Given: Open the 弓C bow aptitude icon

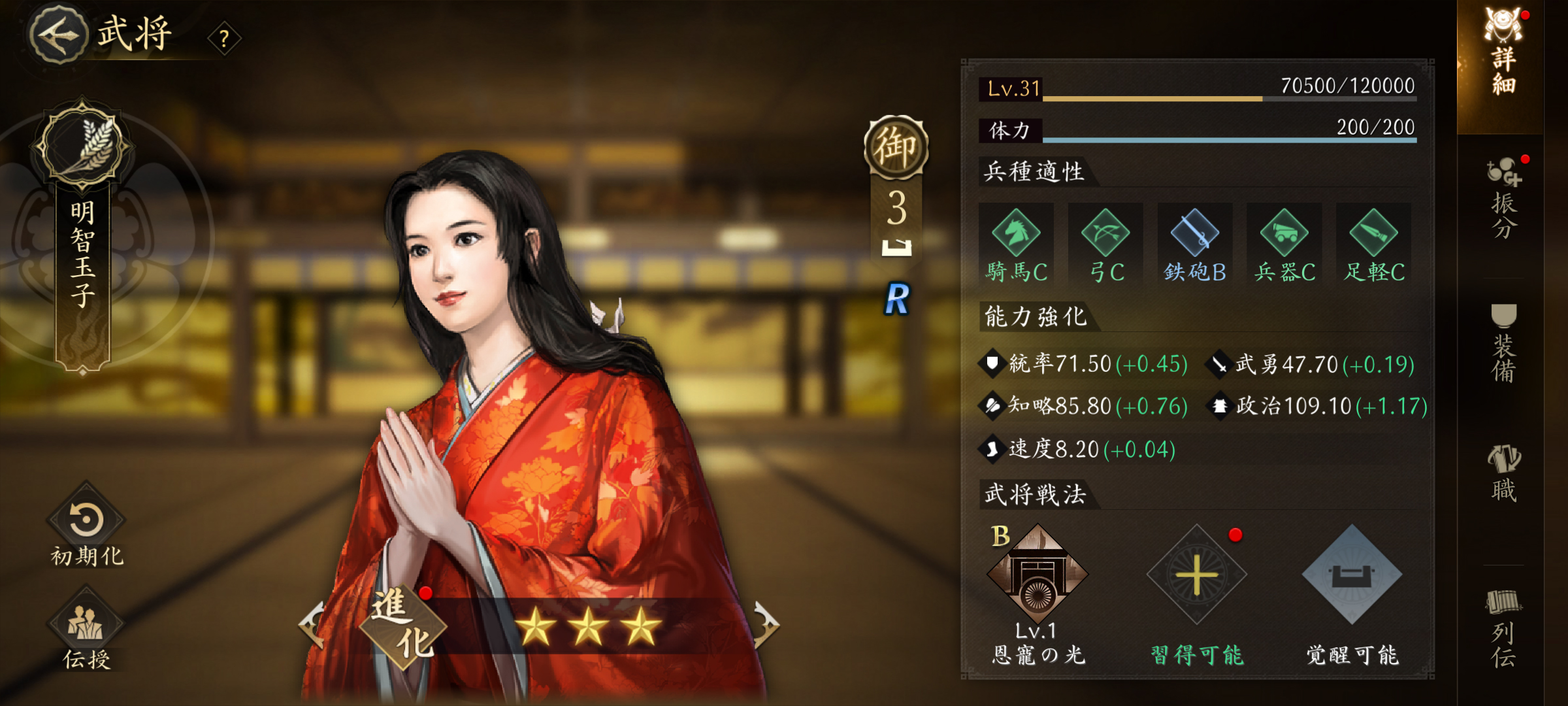Looking at the screenshot, I should tap(1106, 243).
